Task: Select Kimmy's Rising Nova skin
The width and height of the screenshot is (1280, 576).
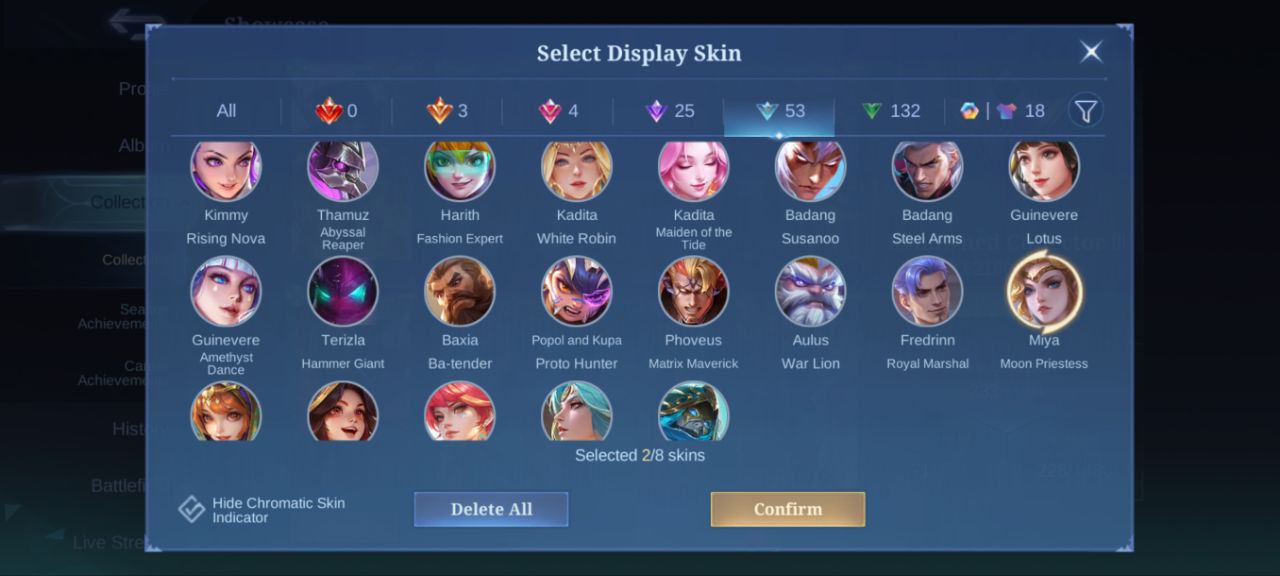Action: tap(226, 170)
